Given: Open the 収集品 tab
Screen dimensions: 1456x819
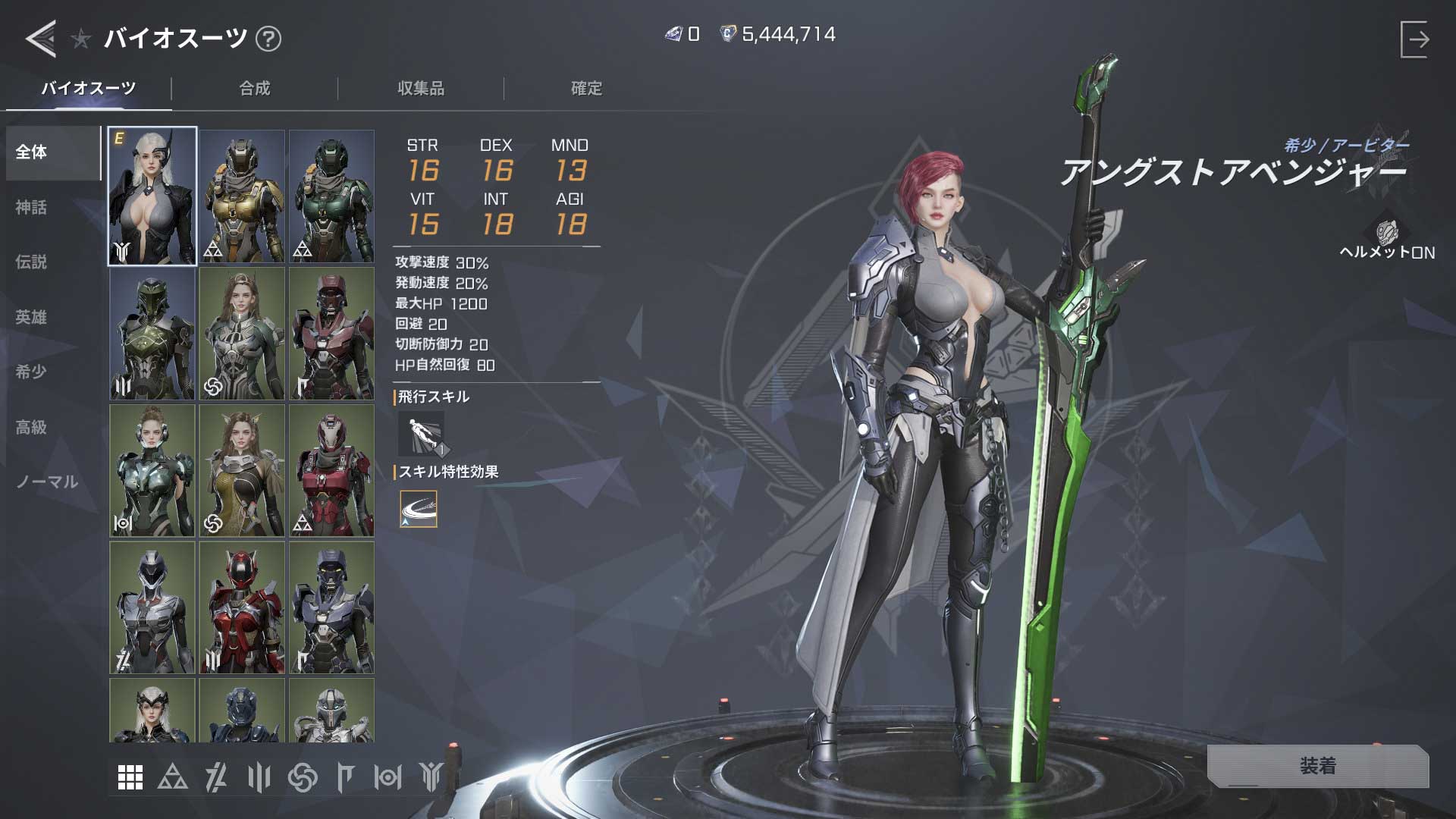Looking at the screenshot, I should click(x=421, y=89).
